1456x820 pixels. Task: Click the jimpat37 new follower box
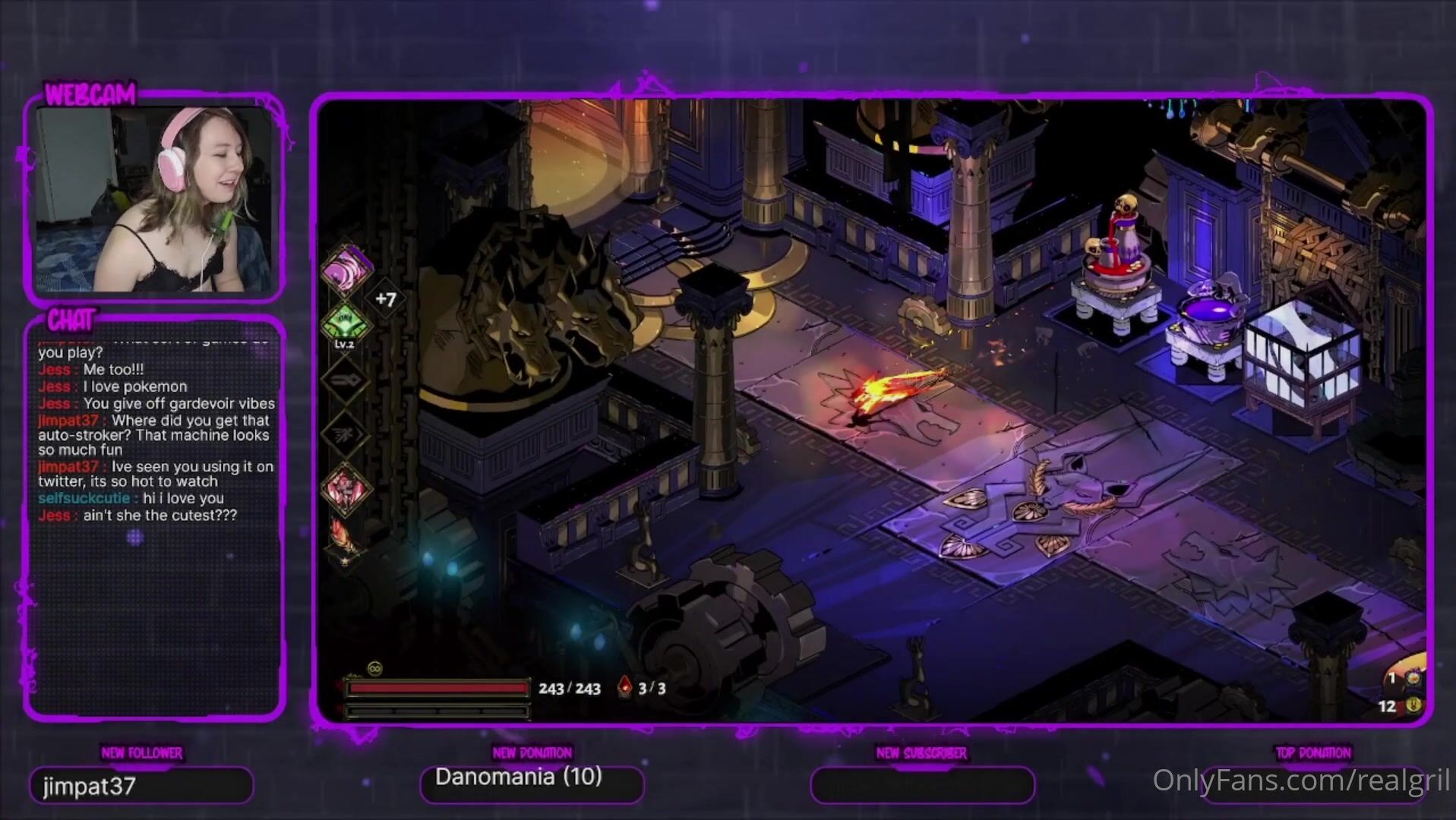(x=141, y=785)
